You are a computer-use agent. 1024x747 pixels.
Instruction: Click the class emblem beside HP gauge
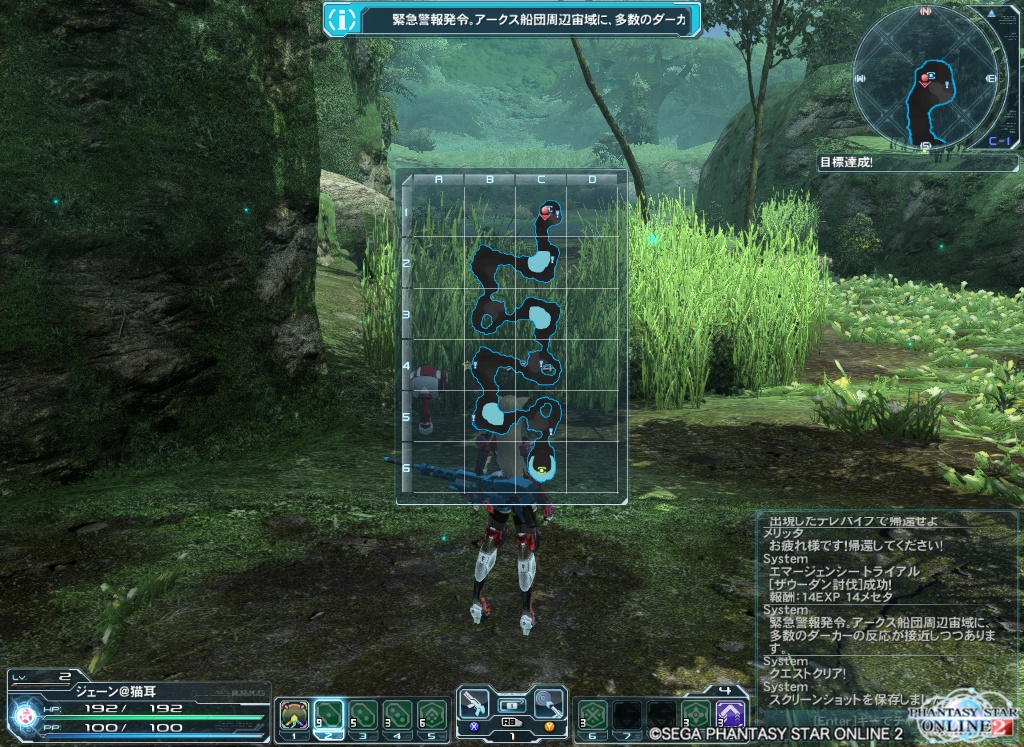click(x=23, y=716)
